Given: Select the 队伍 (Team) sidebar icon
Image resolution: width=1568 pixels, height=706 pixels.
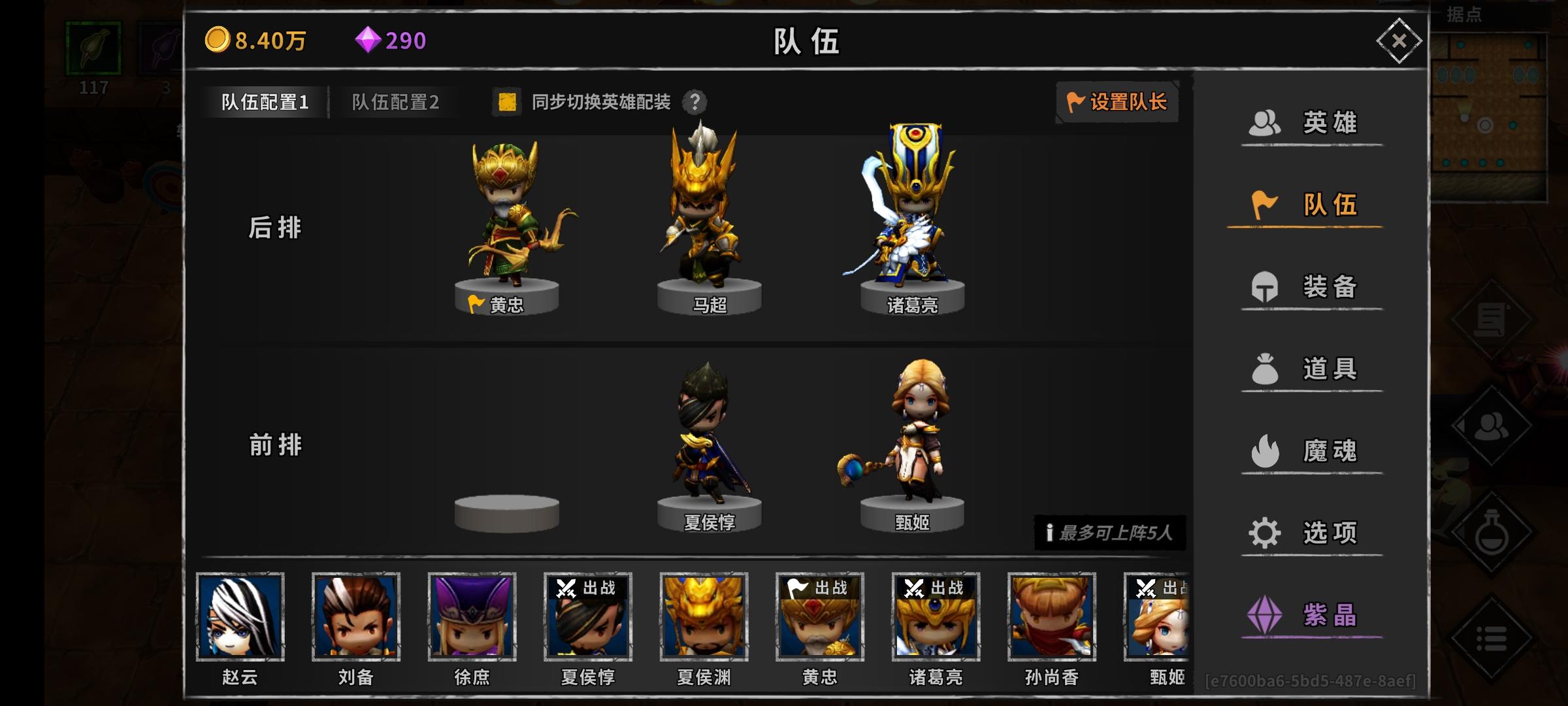Looking at the screenshot, I should coord(1310,204).
